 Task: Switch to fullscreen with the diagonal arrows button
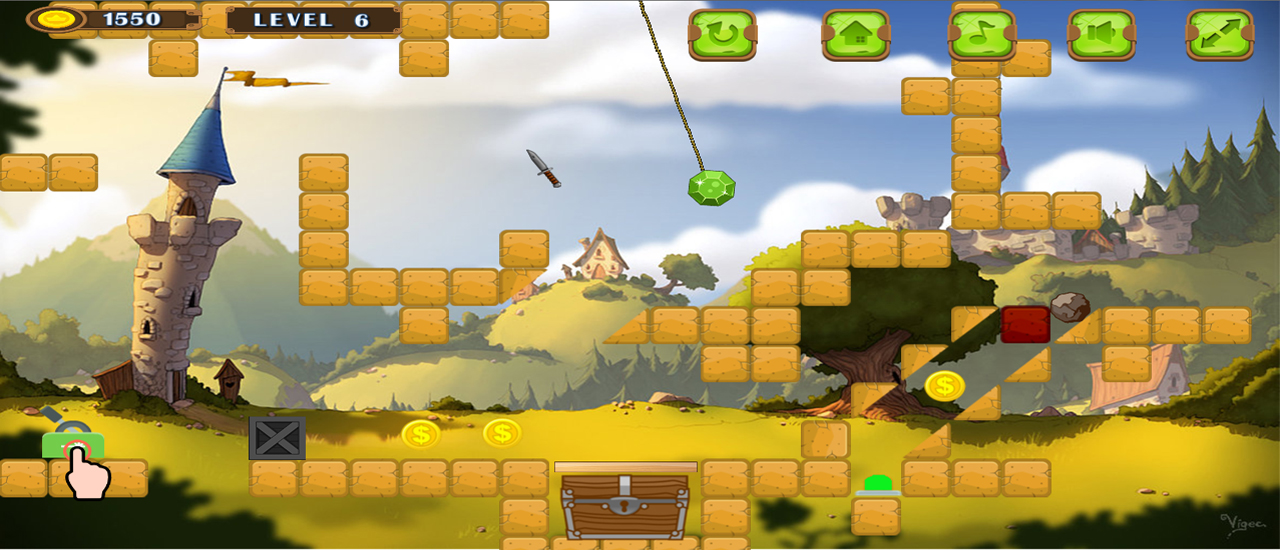tap(1220, 35)
